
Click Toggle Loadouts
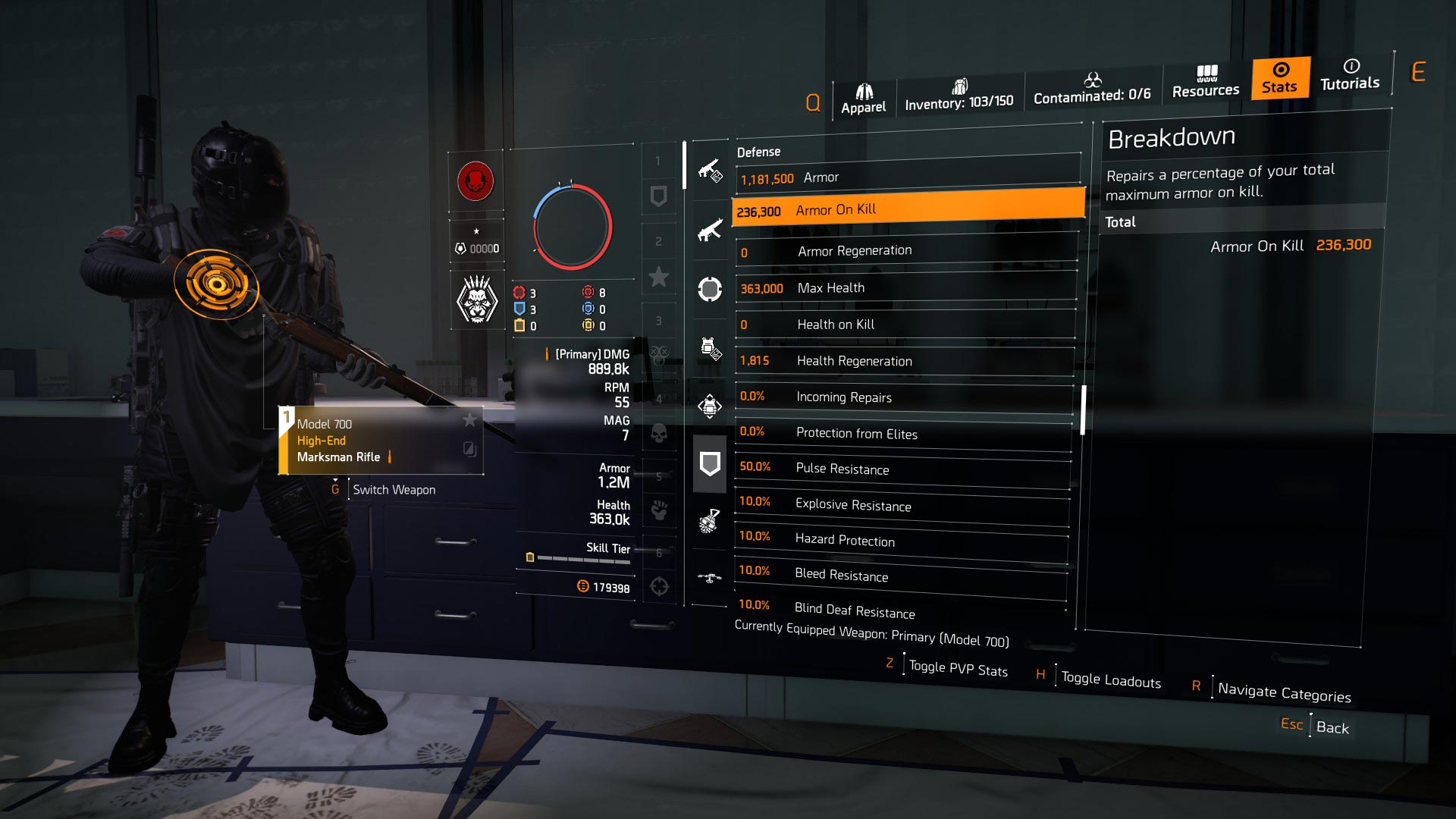pyautogui.click(x=1110, y=680)
